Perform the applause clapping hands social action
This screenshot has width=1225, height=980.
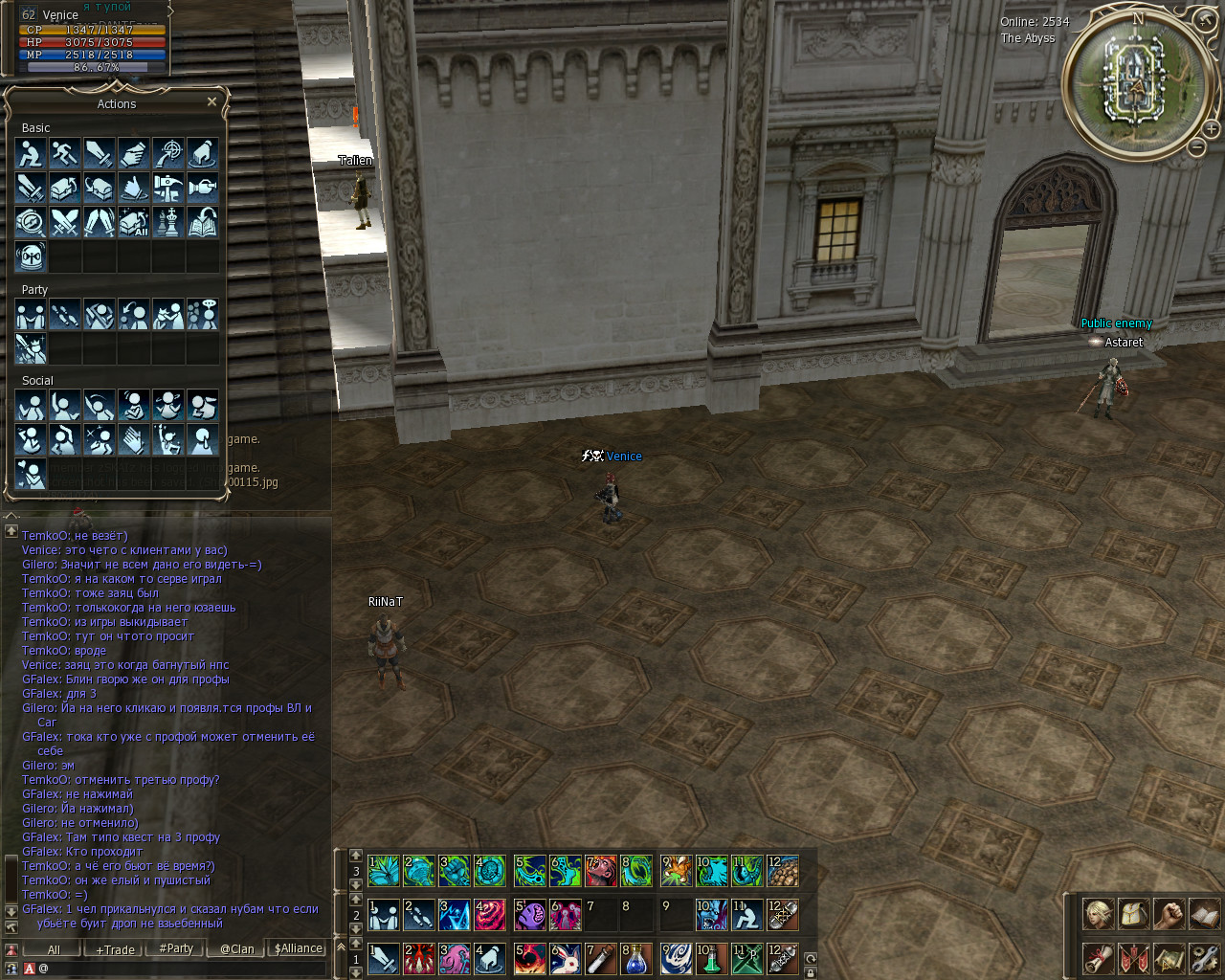point(134,439)
